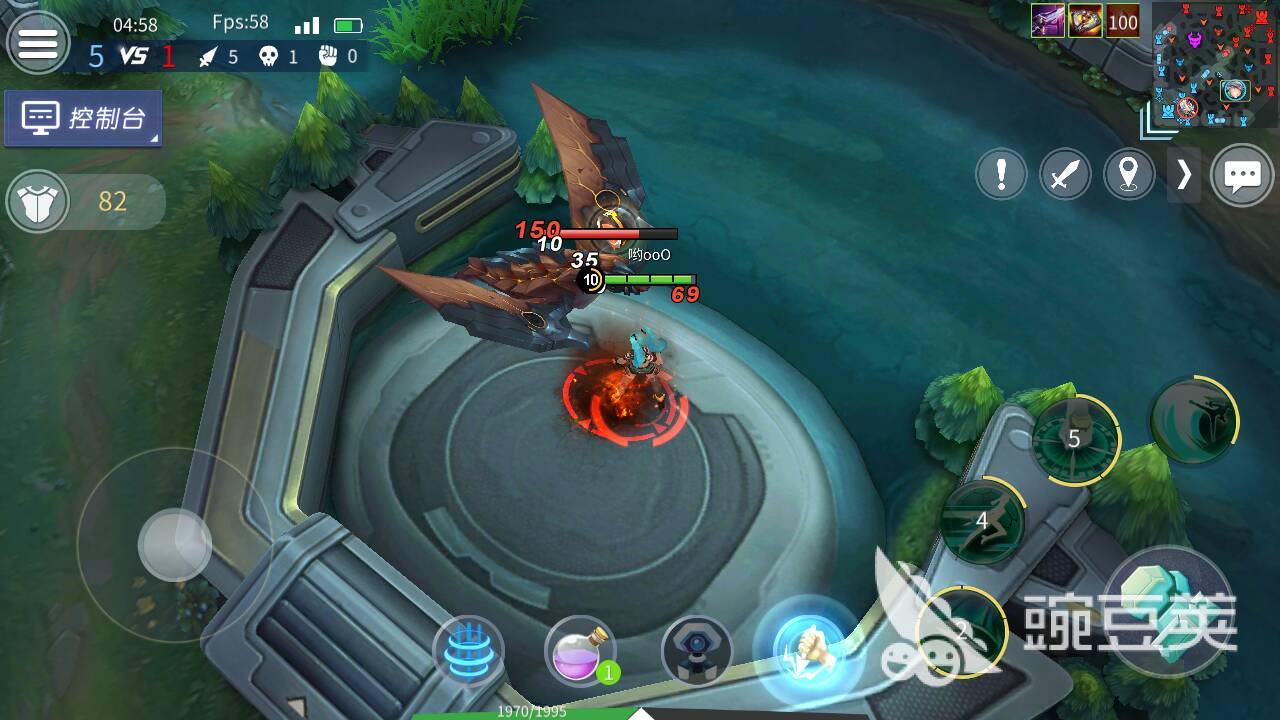The height and width of the screenshot is (720, 1280).
Task: Select the purple item icon near the minimap
Action: tap(1048, 21)
